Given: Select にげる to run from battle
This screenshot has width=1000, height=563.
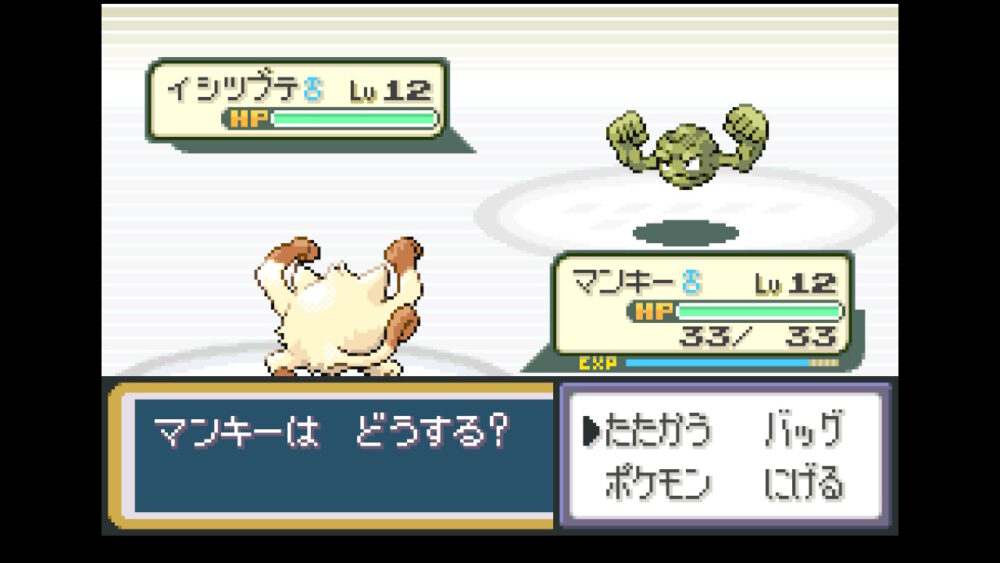Looking at the screenshot, I should pos(804,485).
